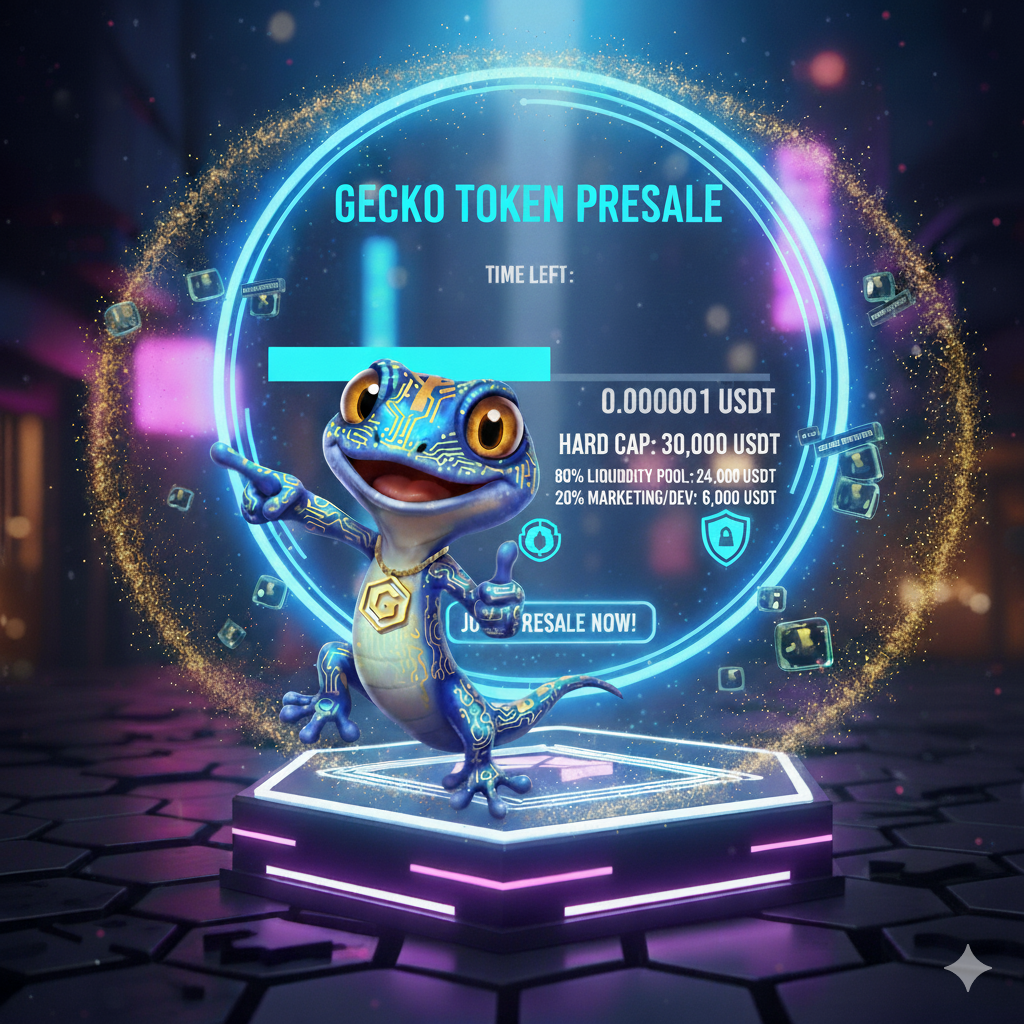Open the circular target icon
This screenshot has height=1024, width=1024.
pos(540,539)
